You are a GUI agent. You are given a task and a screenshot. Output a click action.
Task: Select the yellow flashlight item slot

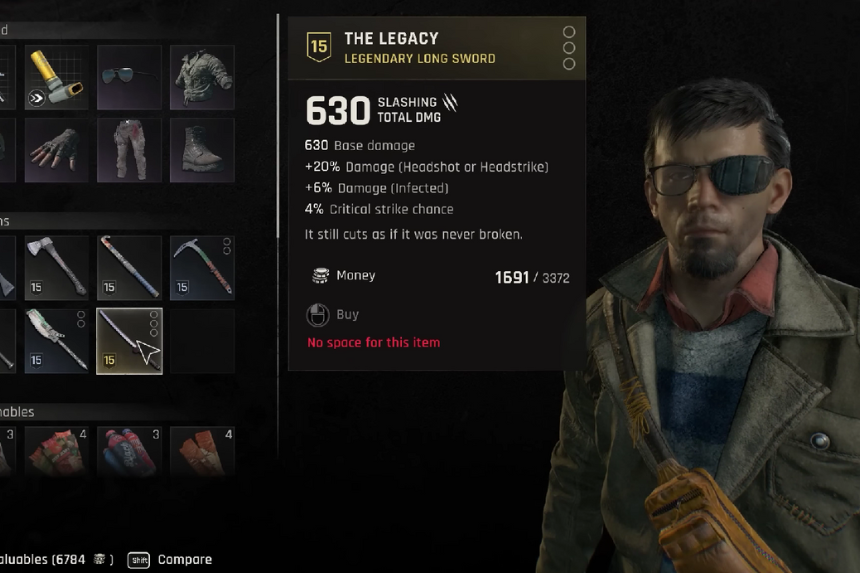pyautogui.click(x=57, y=77)
